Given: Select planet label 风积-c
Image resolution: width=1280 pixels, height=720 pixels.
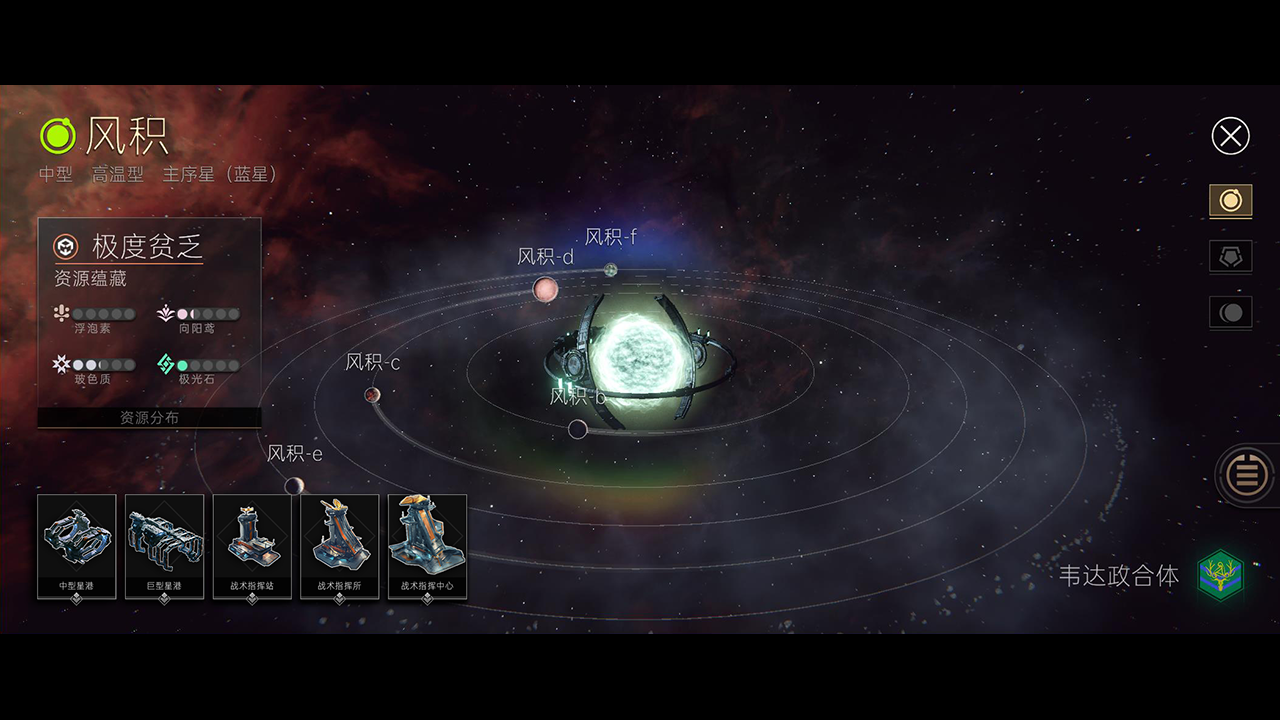Looking at the screenshot, I should pyautogui.click(x=372, y=363).
